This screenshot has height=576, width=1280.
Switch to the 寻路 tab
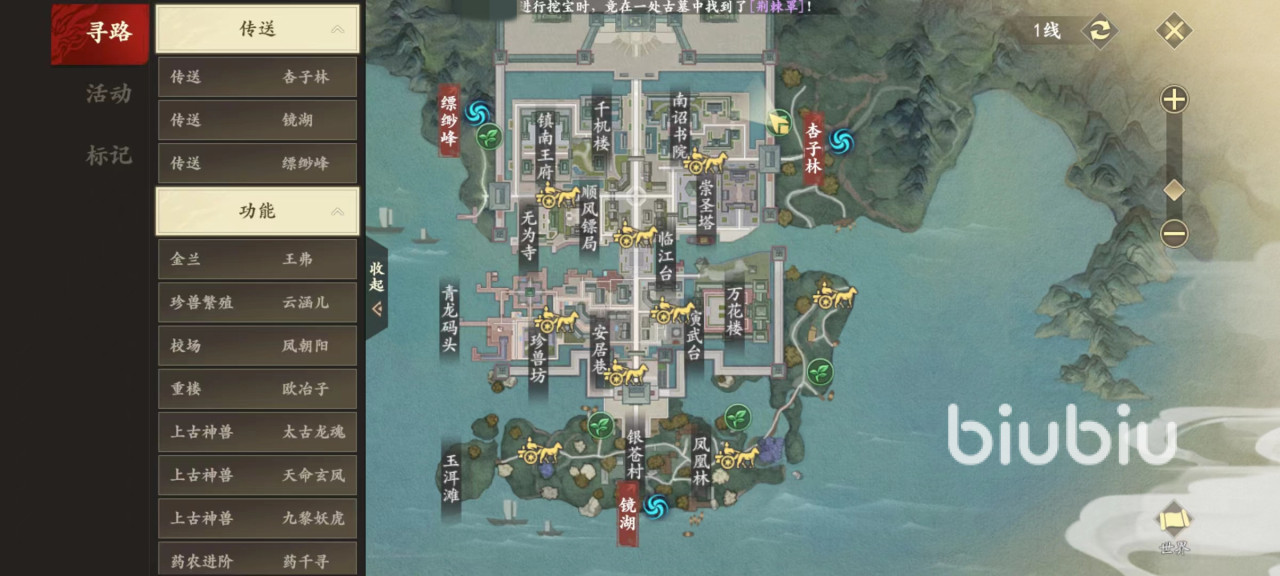point(107,33)
